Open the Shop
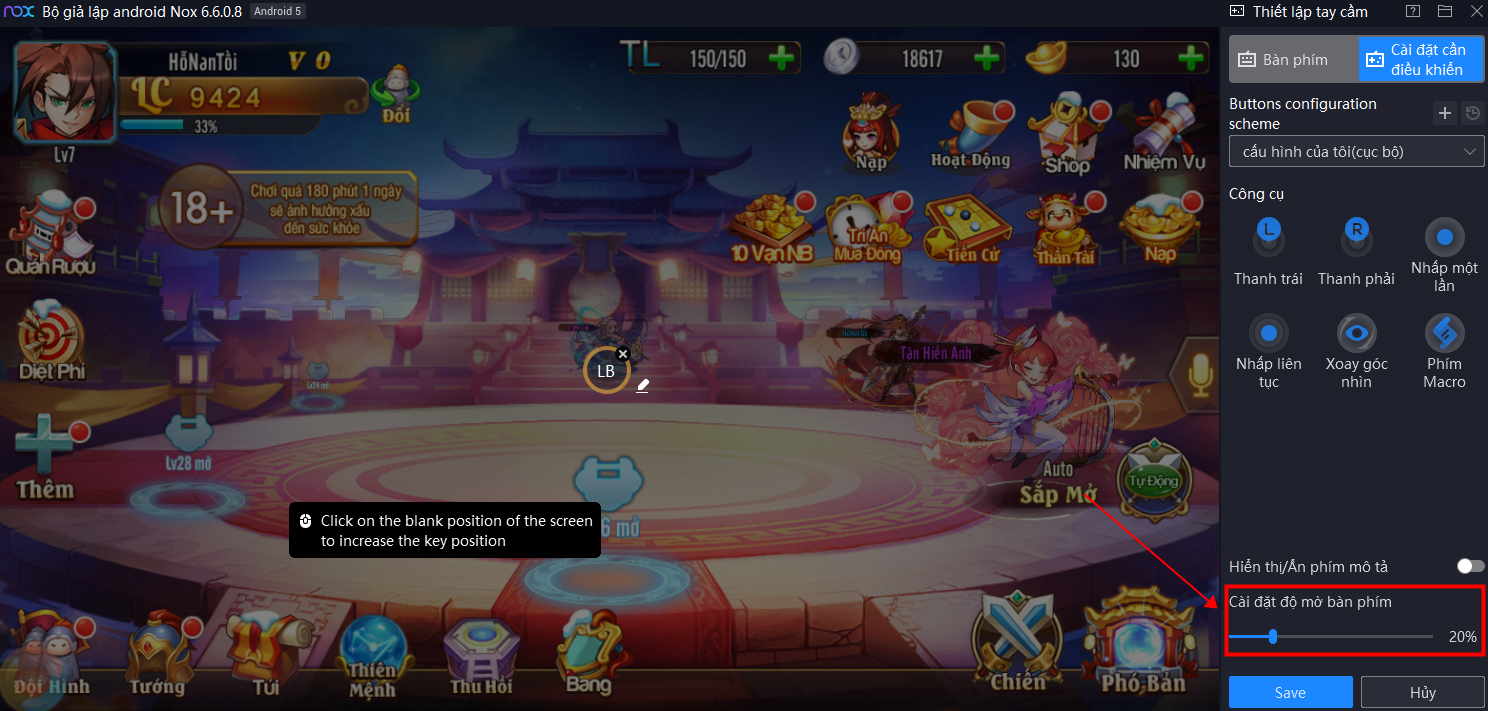The height and width of the screenshot is (711, 1488). pos(1066,133)
